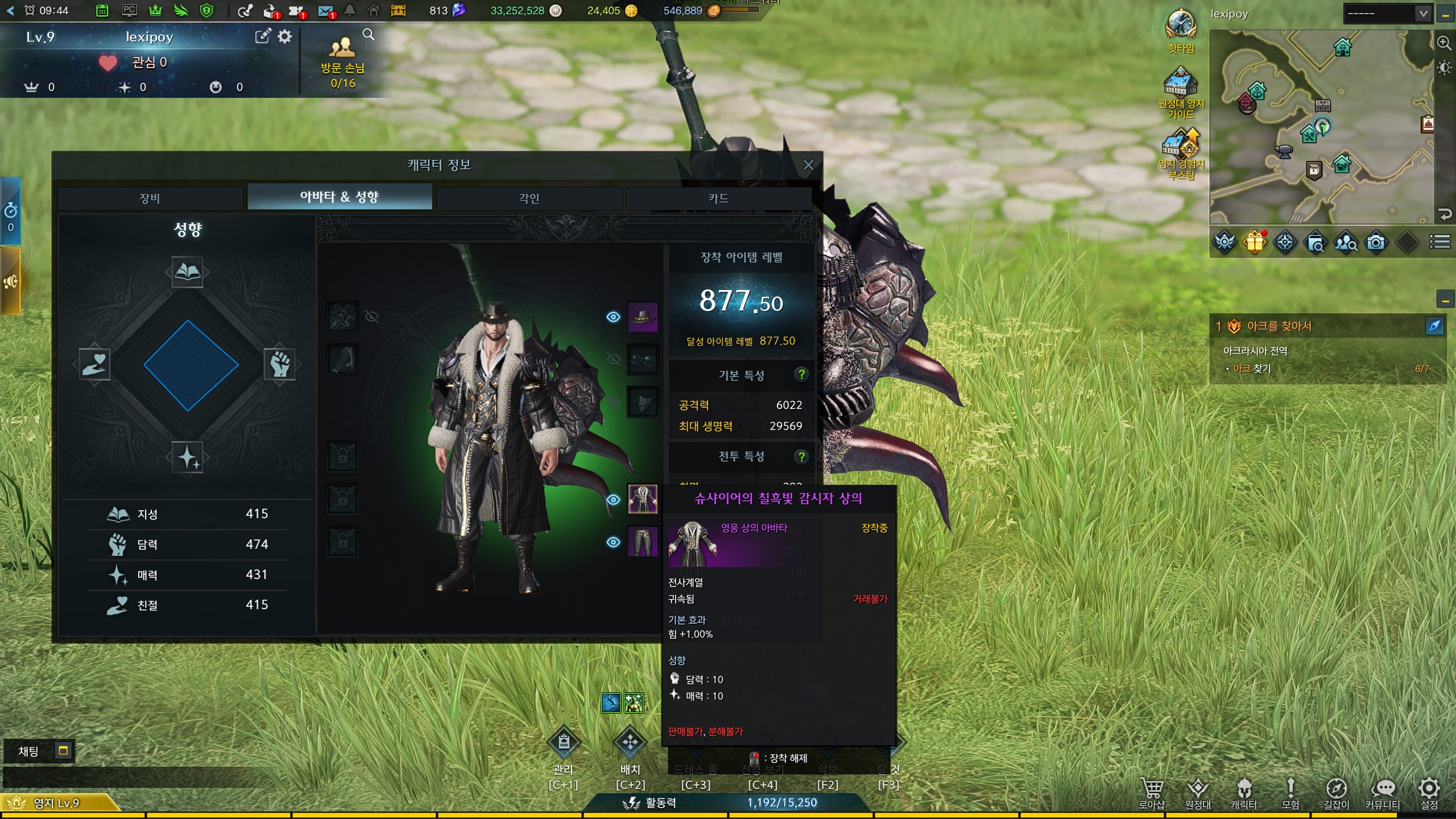
Task: Open the 기본 특성 help tooltip
Action: click(x=801, y=375)
